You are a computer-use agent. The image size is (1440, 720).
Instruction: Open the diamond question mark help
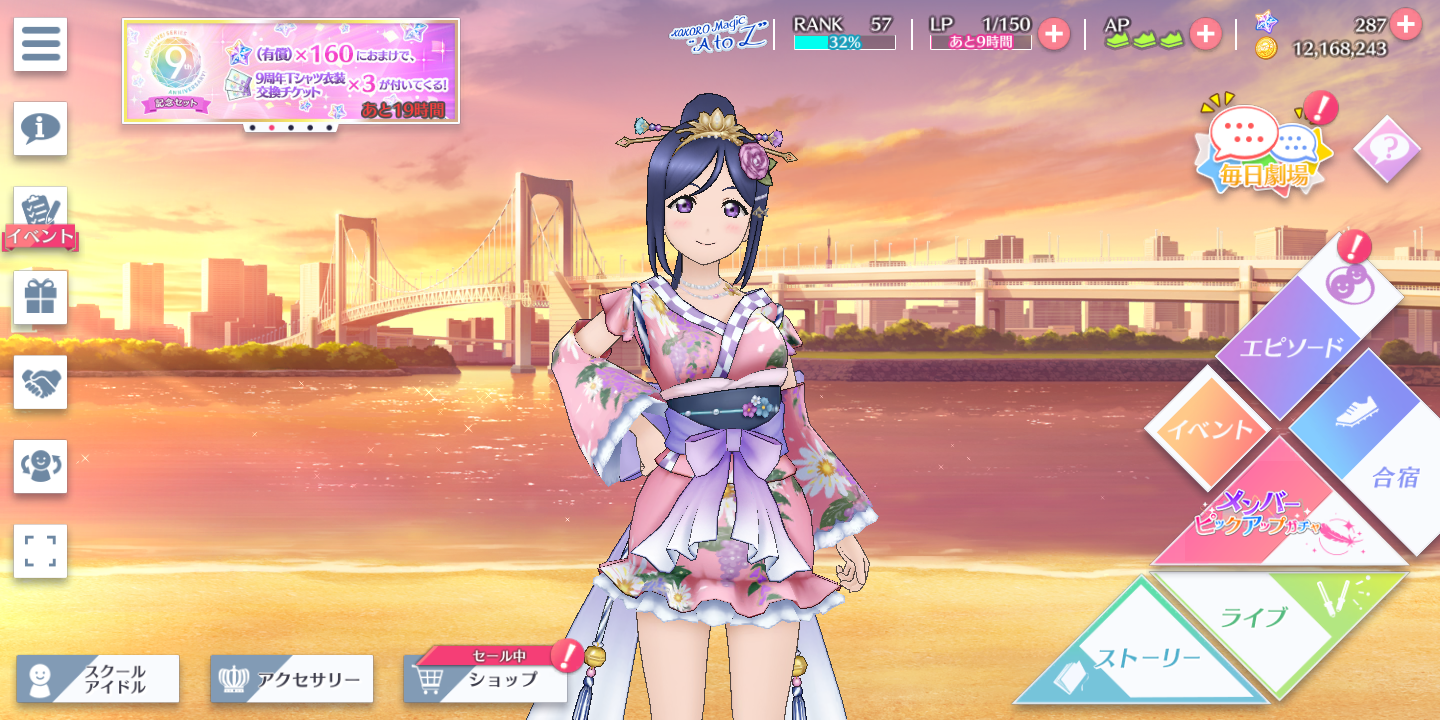[x=1386, y=149]
